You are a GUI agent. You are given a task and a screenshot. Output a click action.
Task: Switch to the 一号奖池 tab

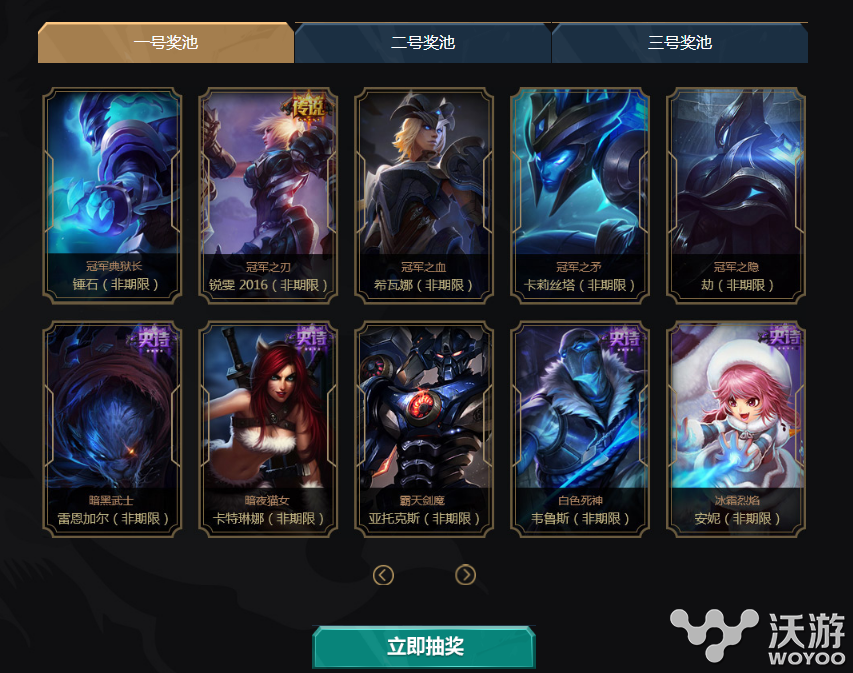pos(166,43)
